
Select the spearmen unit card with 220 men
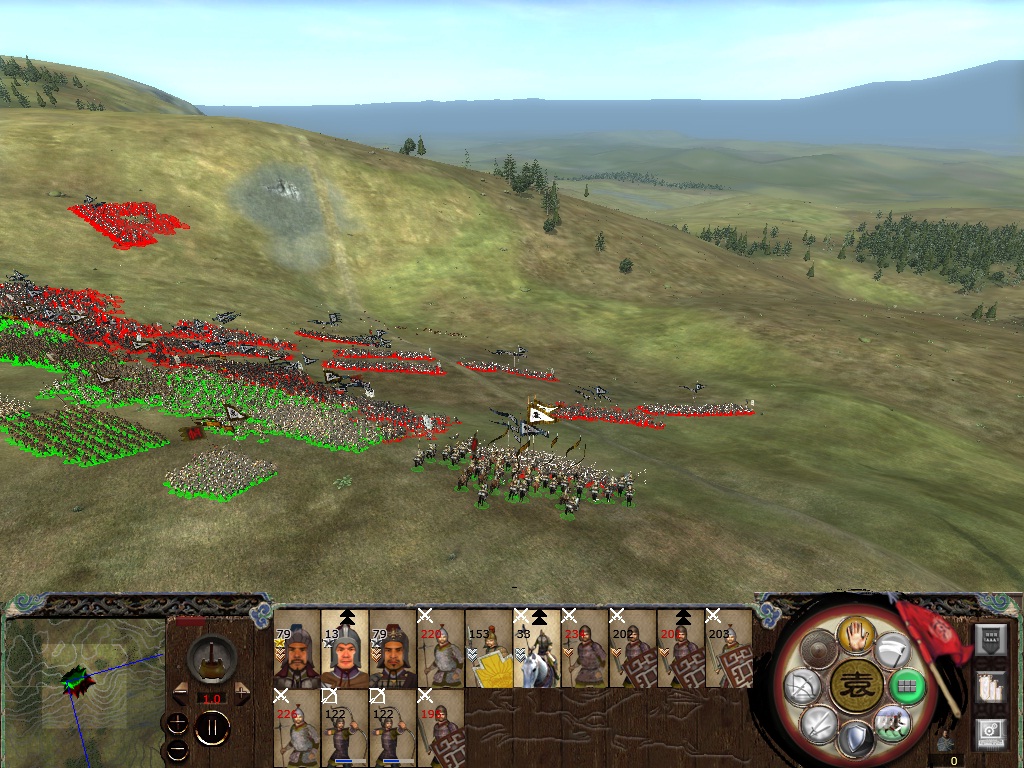tap(441, 650)
